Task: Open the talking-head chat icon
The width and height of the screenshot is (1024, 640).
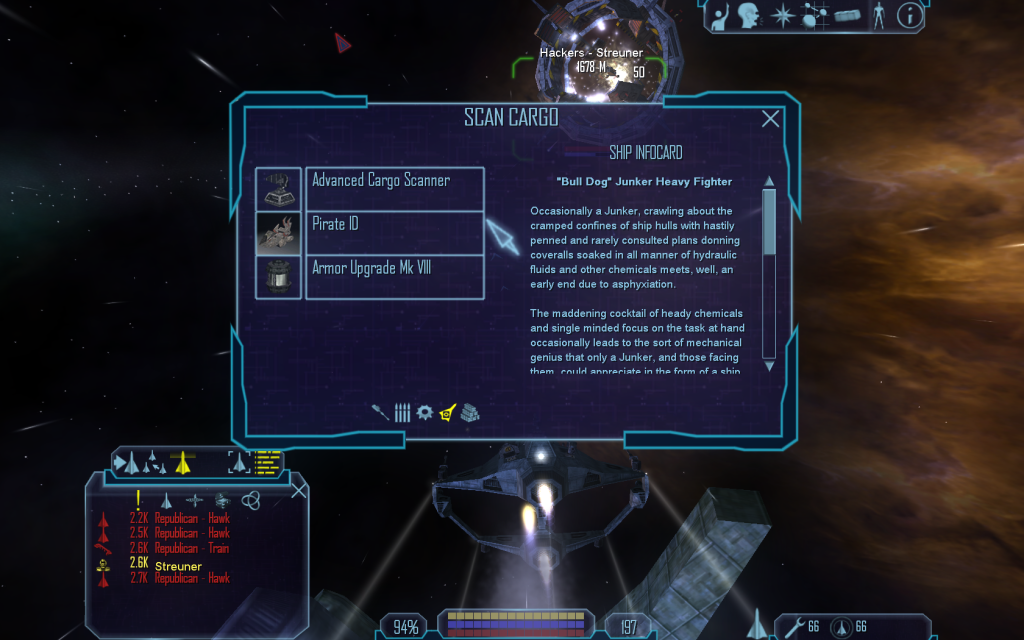Action: pyautogui.click(x=750, y=15)
